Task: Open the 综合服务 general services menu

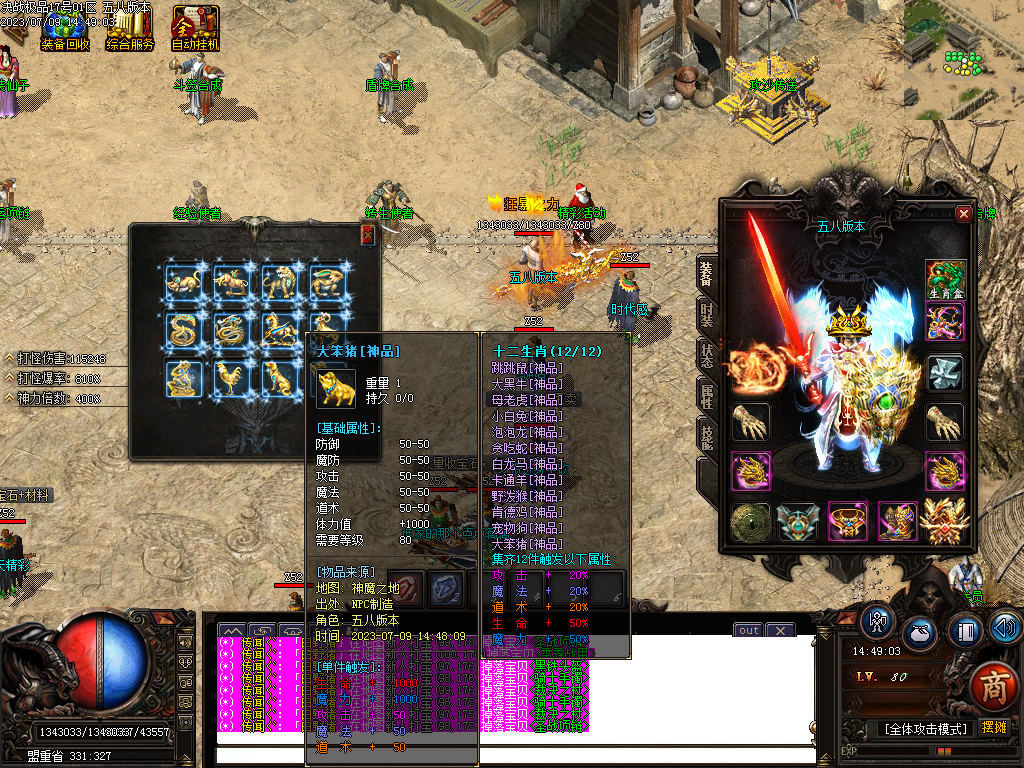Action: (x=130, y=27)
